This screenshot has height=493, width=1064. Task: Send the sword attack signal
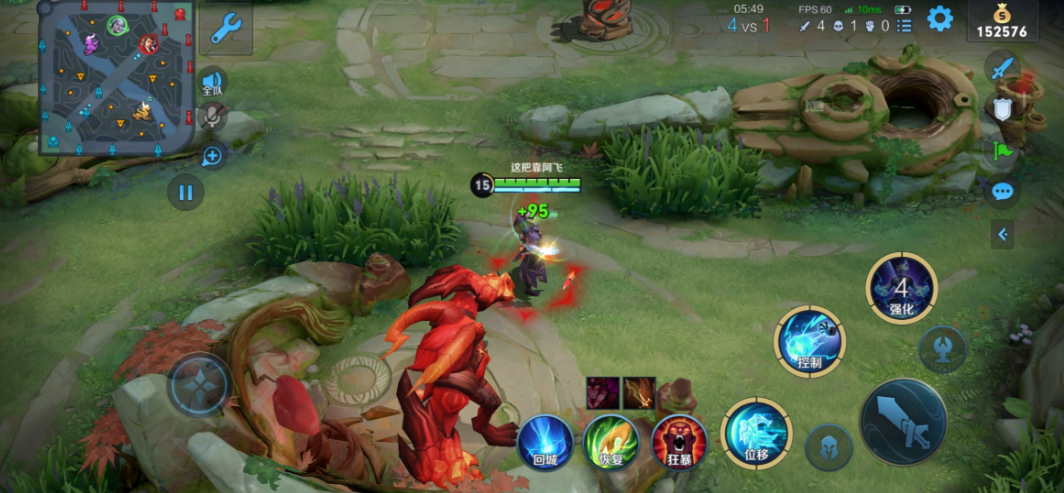point(1002,68)
